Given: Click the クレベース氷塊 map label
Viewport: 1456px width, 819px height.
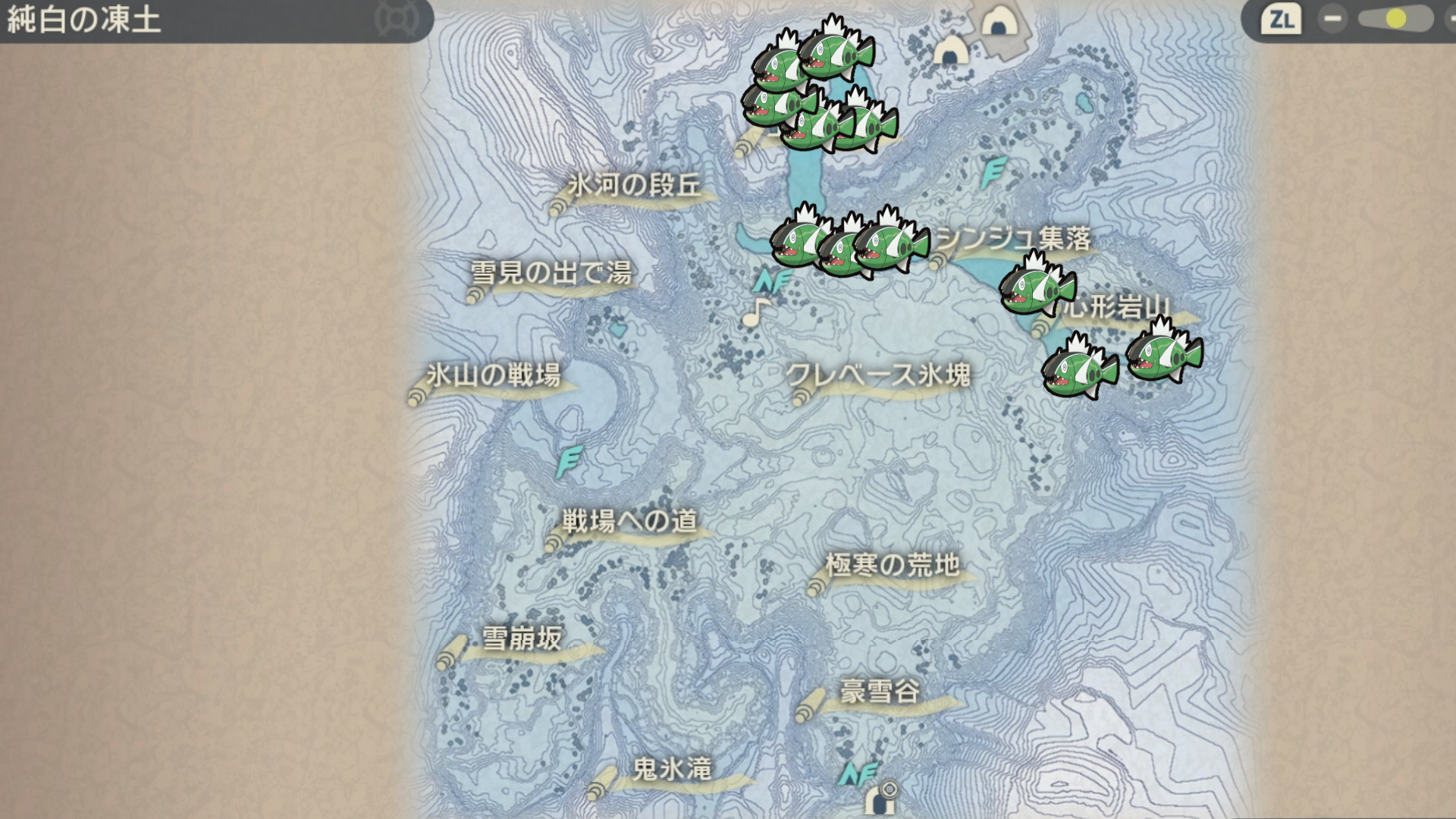Looking at the screenshot, I should coord(878,375).
